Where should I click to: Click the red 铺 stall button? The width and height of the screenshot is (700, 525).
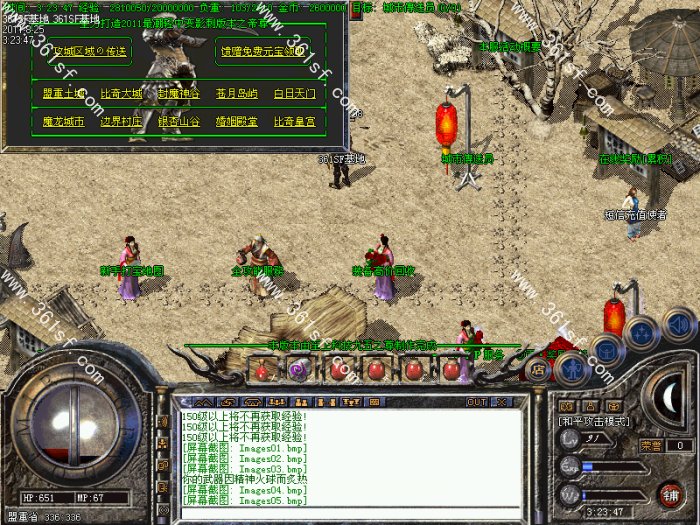tap(670, 495)
